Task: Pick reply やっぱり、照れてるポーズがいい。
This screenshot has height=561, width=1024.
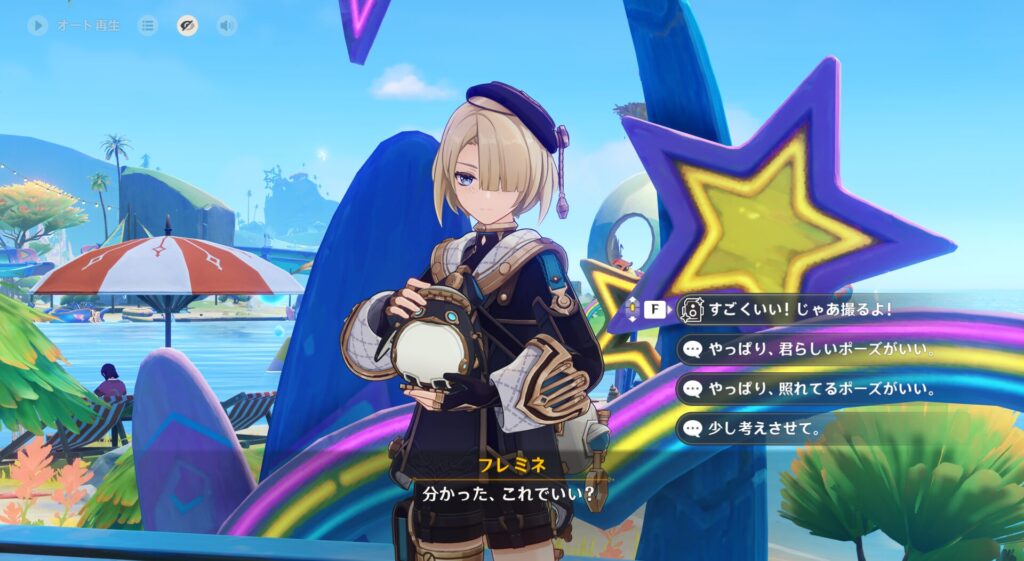Action: [x=810, y=389]
